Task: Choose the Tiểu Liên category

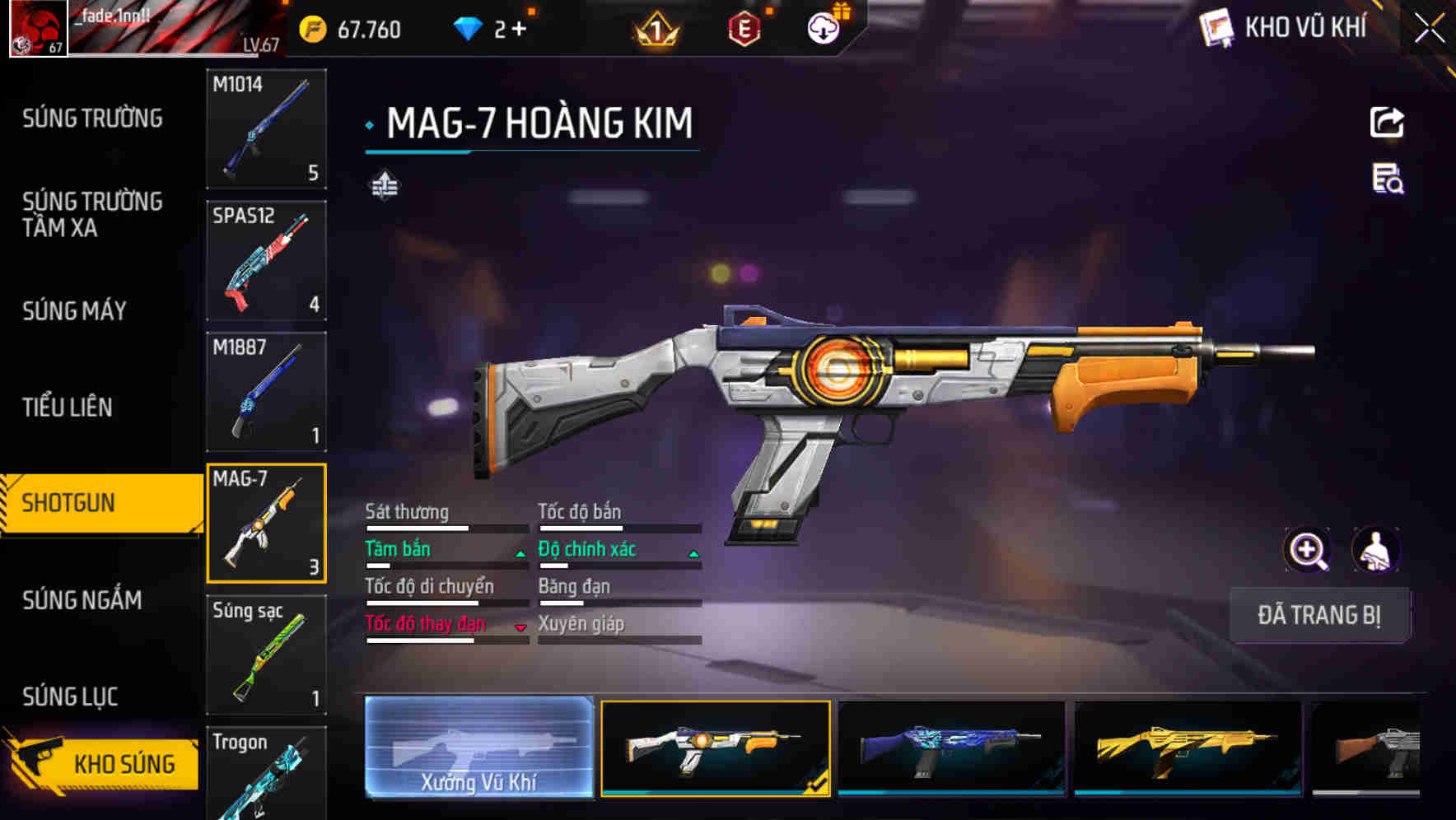Action: coord(68,407)
